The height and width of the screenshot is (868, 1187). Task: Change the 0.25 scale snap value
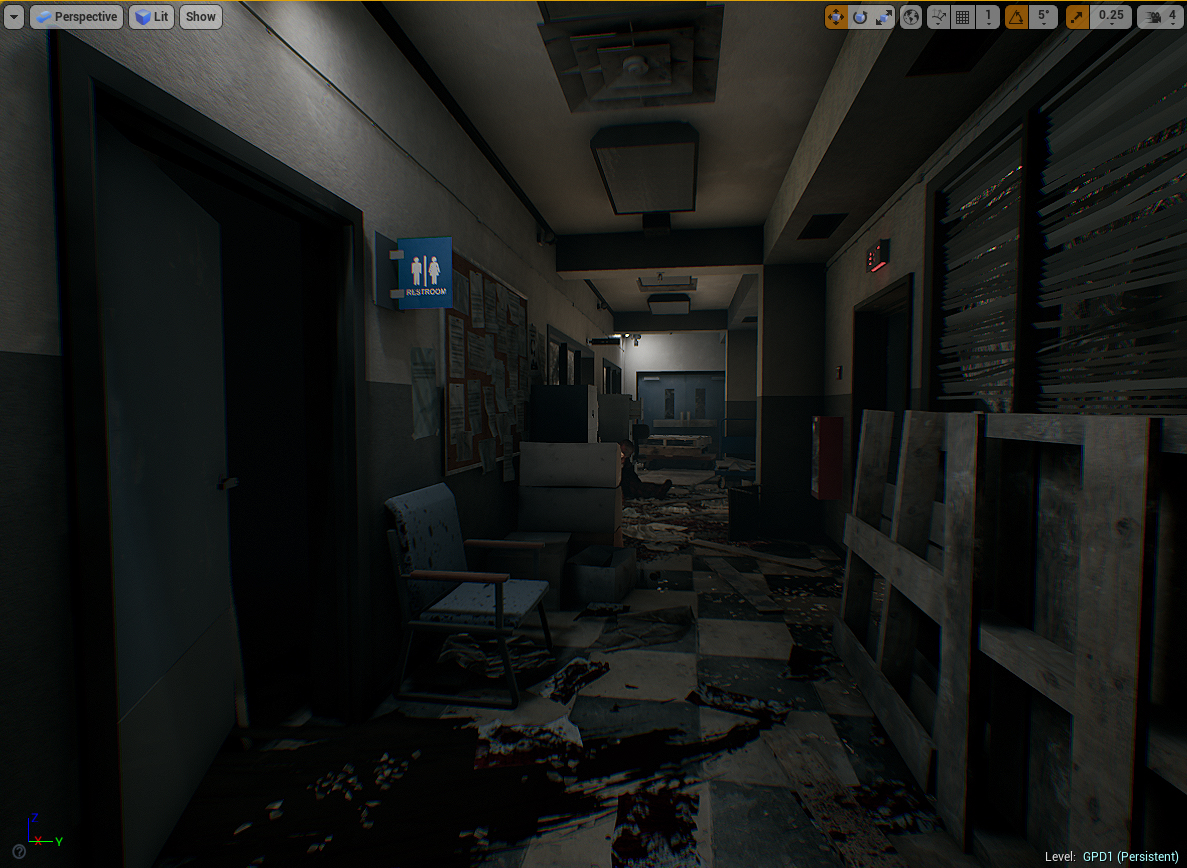(x=1111, y=17)
